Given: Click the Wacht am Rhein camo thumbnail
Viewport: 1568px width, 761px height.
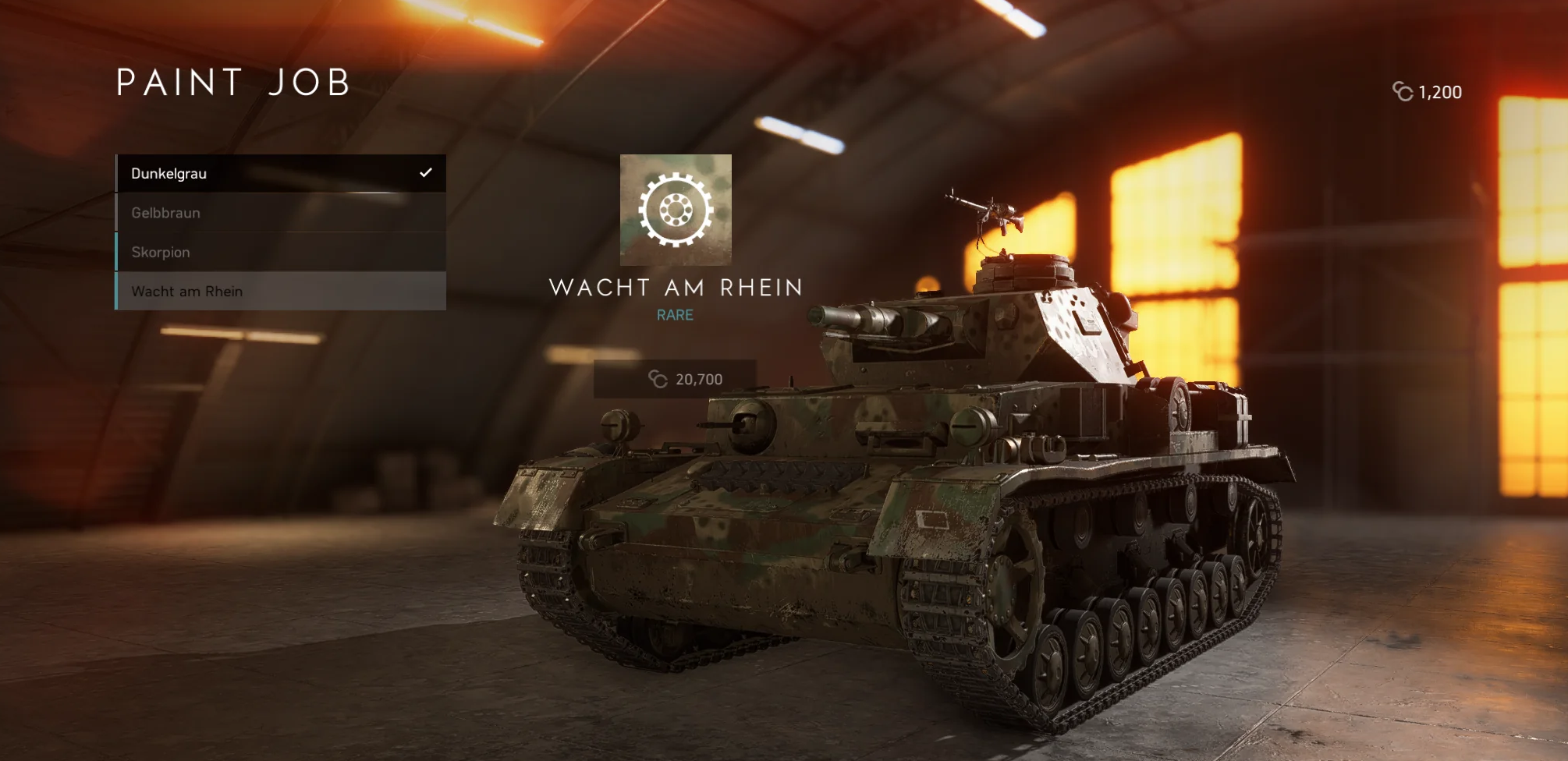Looking at the screenshot, I should click(x=676, y=210).
